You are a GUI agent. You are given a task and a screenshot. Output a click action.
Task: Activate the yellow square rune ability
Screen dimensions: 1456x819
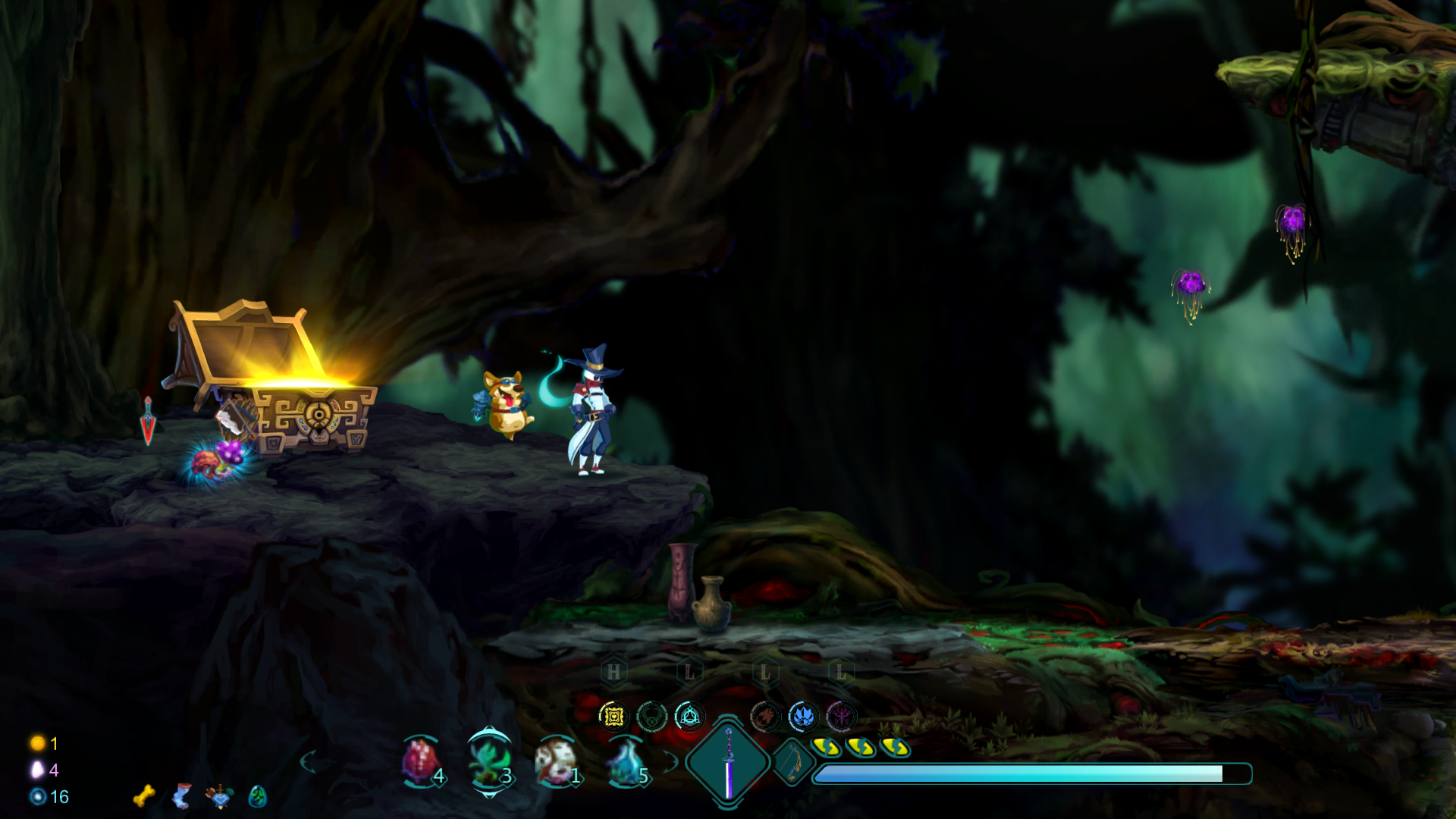(613, 716)
